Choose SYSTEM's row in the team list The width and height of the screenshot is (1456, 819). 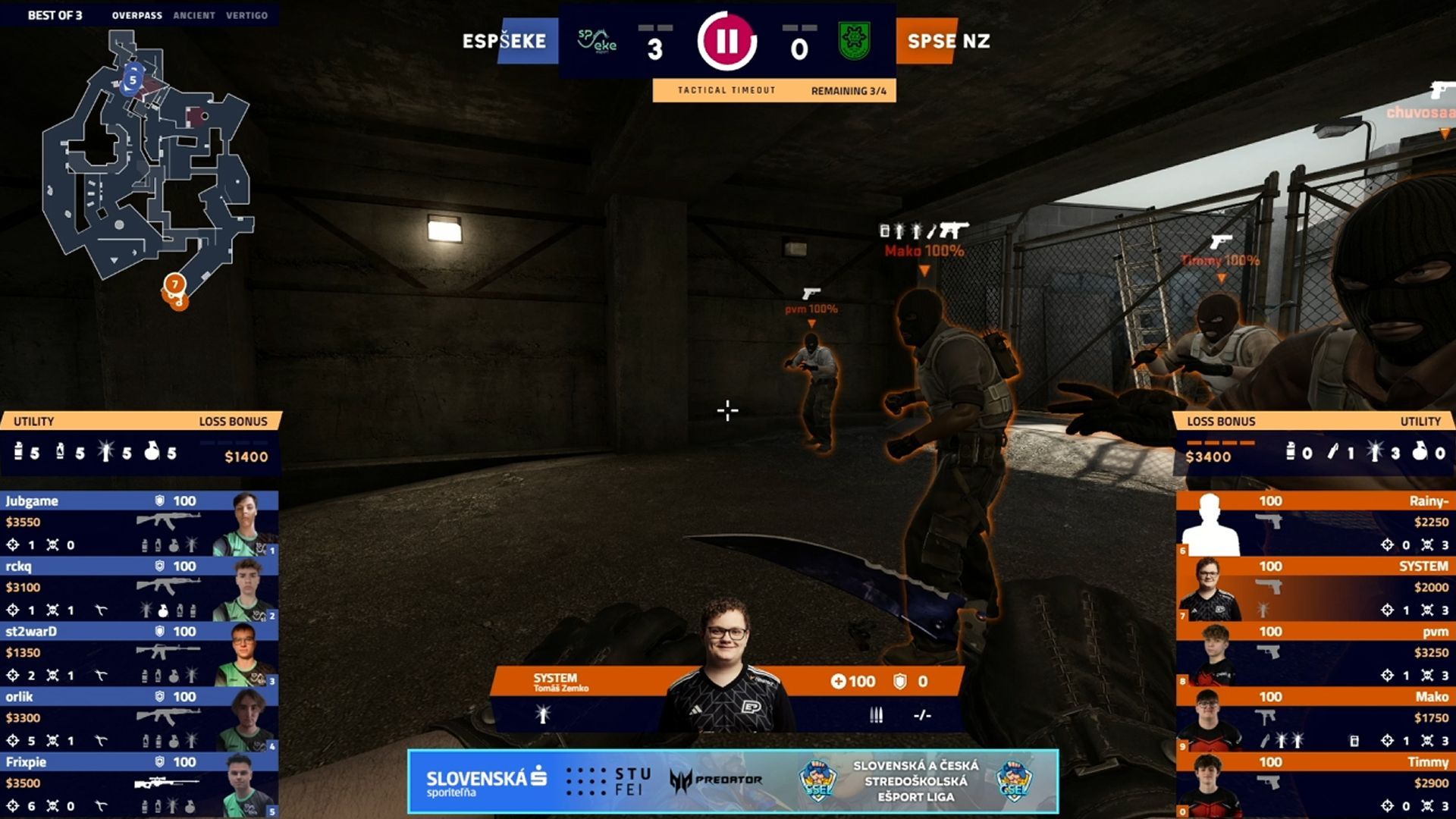1315,588
